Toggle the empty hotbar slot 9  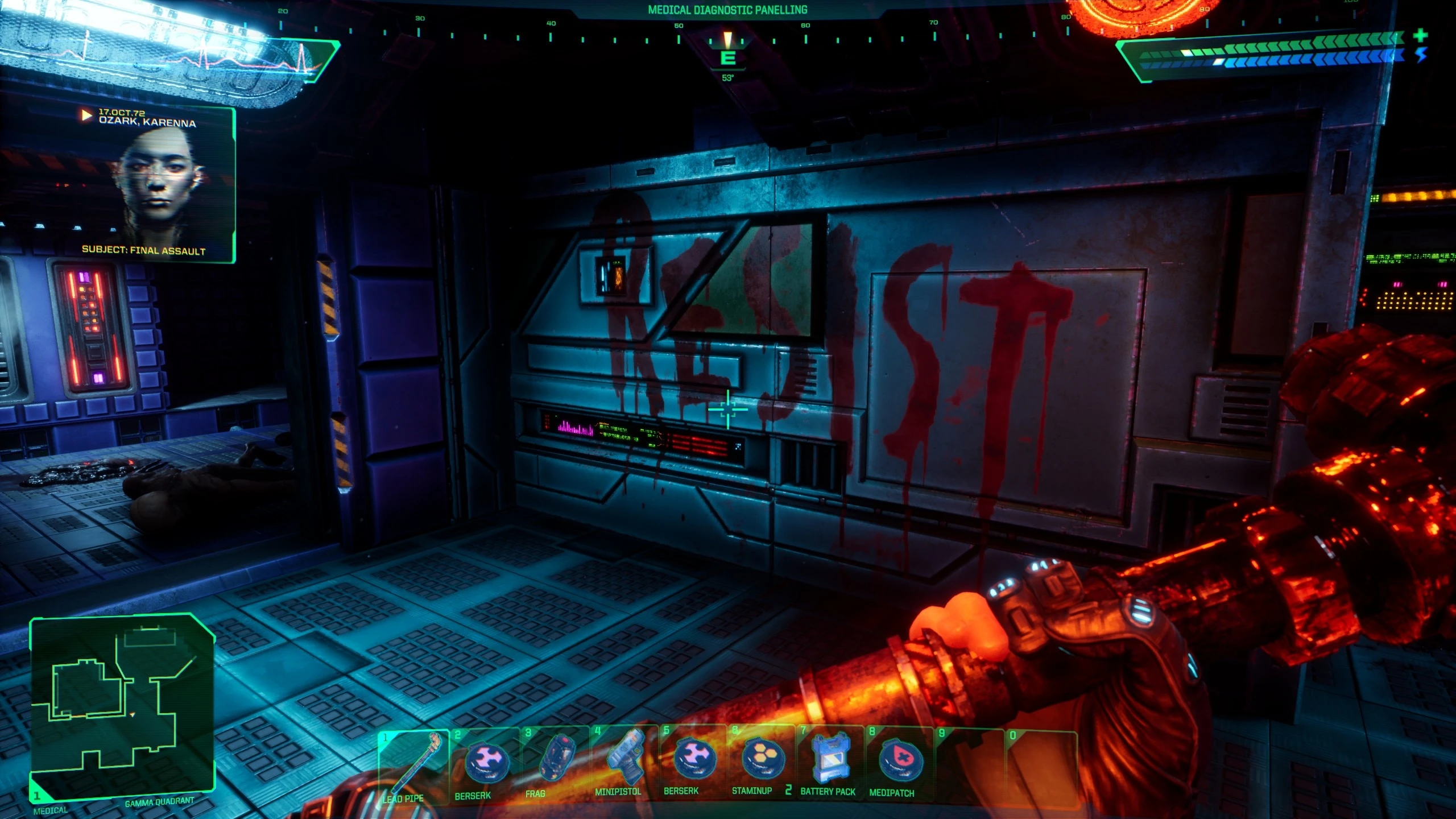(x=973, y=756)
